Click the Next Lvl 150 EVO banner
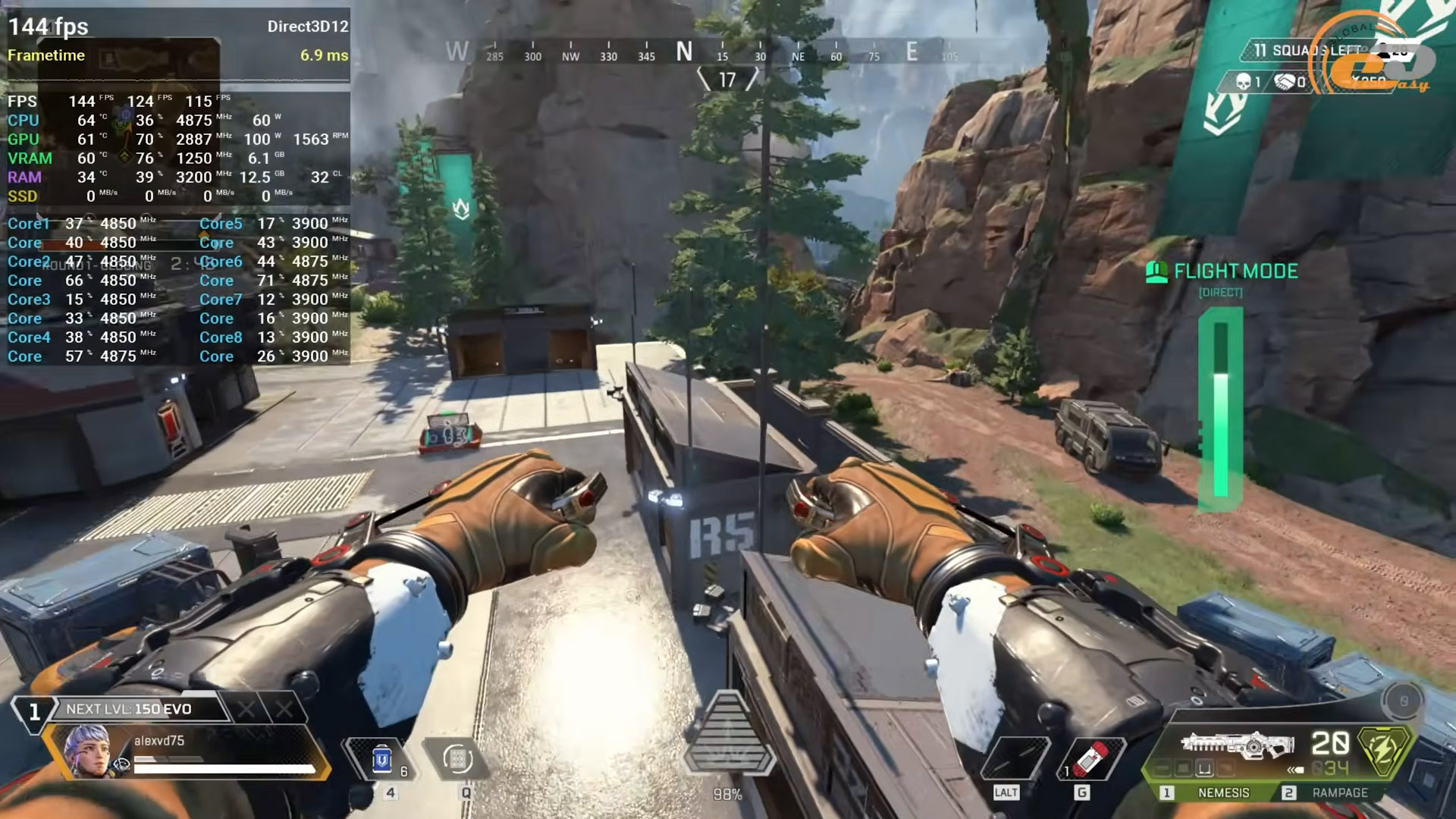Screen dimensions: 1456x819 129,709
